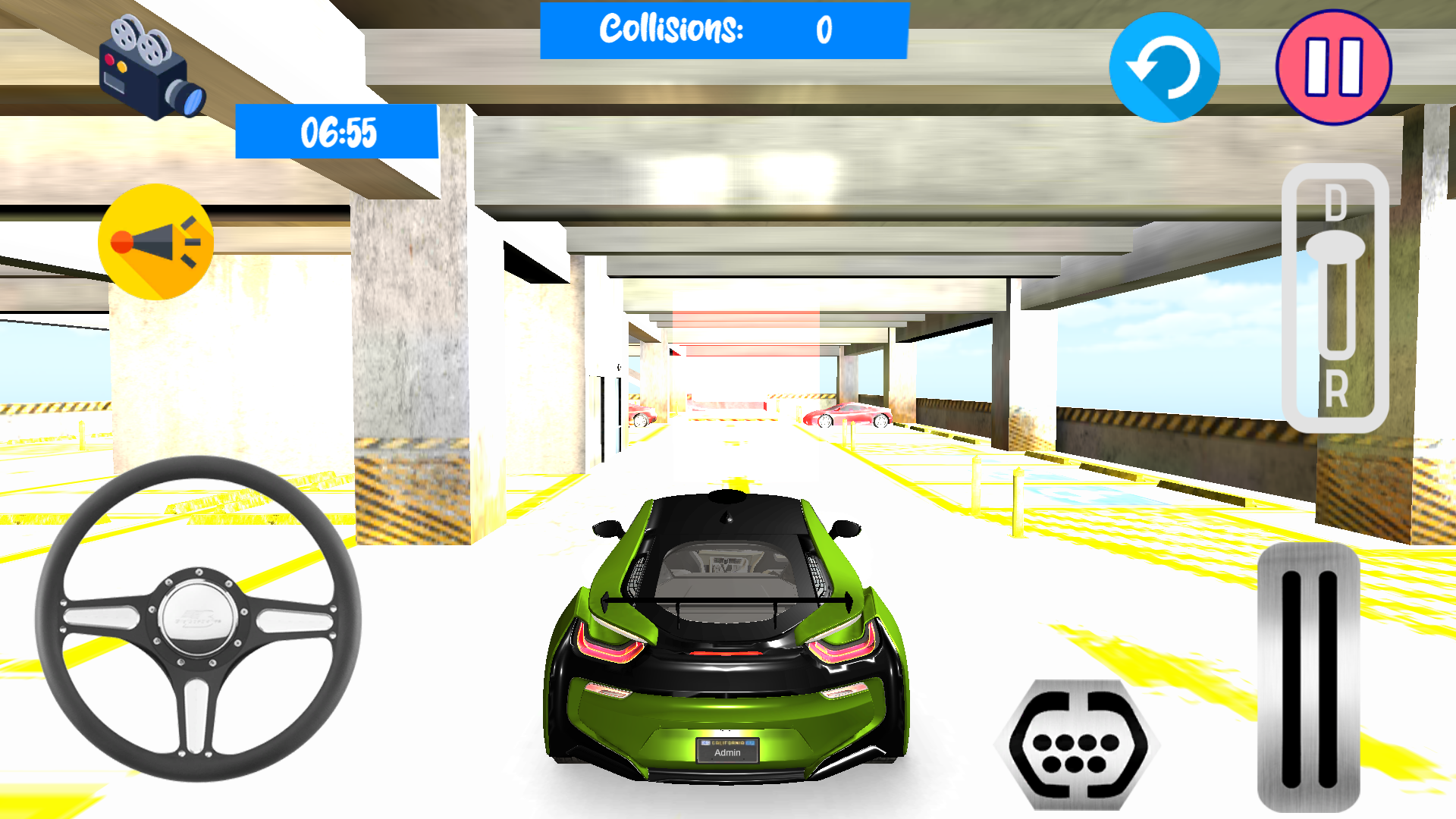
Task: Shift the gear lever to D
Action: click(x=1336, y=203)
